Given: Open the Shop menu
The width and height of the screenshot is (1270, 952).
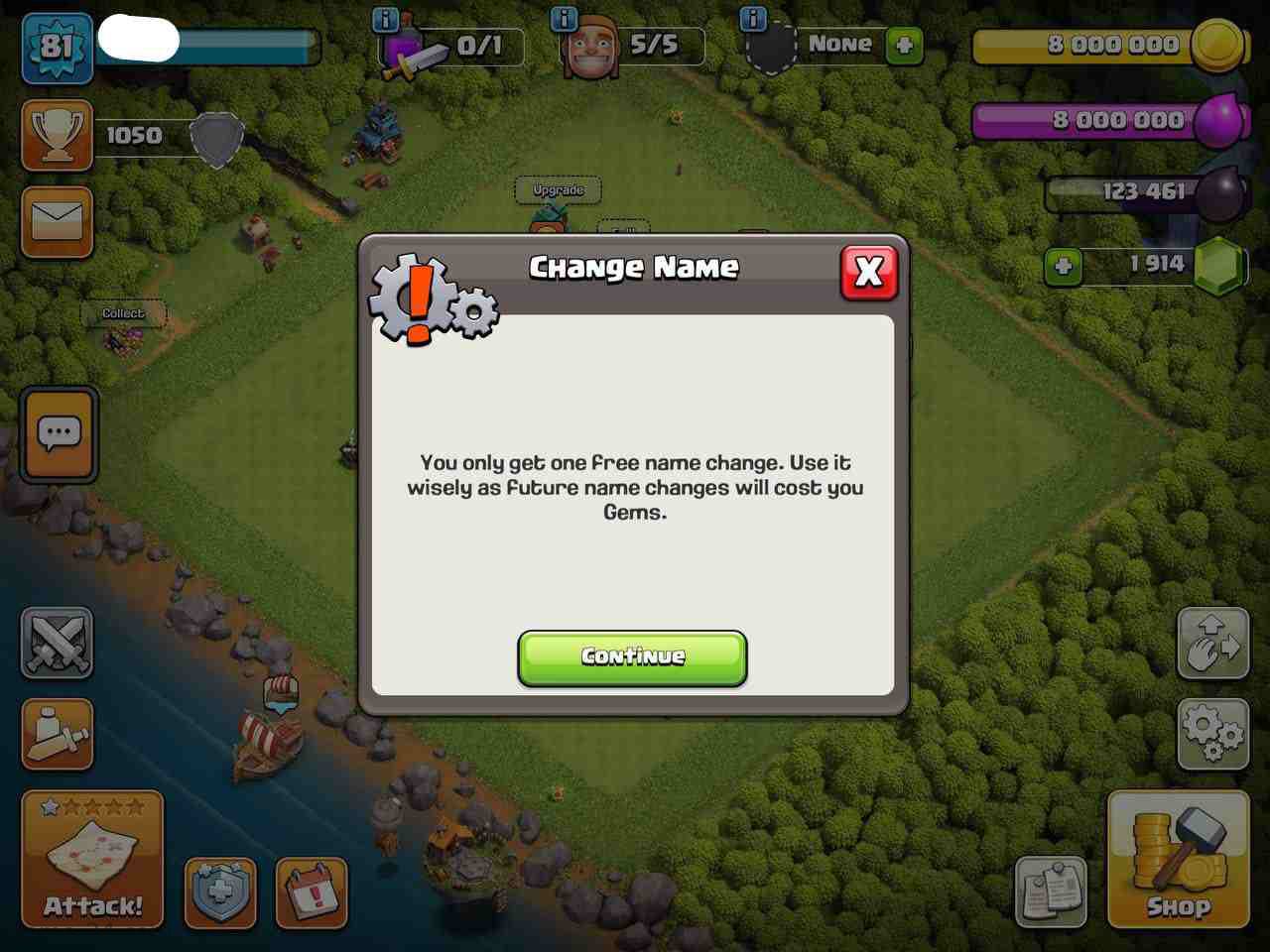Looking at the screenshot, I should click(x=1178, y=860).
